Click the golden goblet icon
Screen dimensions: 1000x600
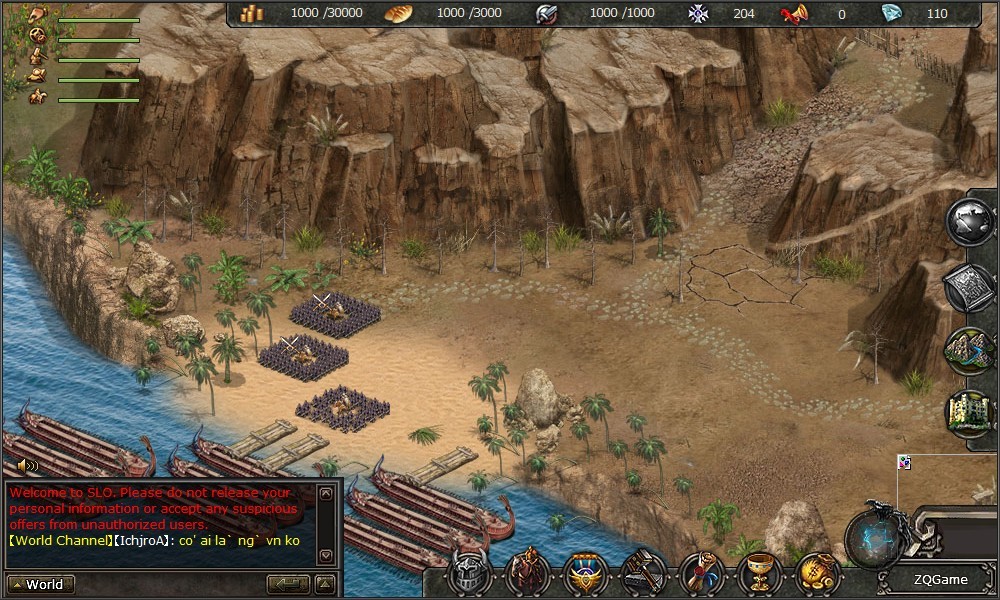pos(760,574)
